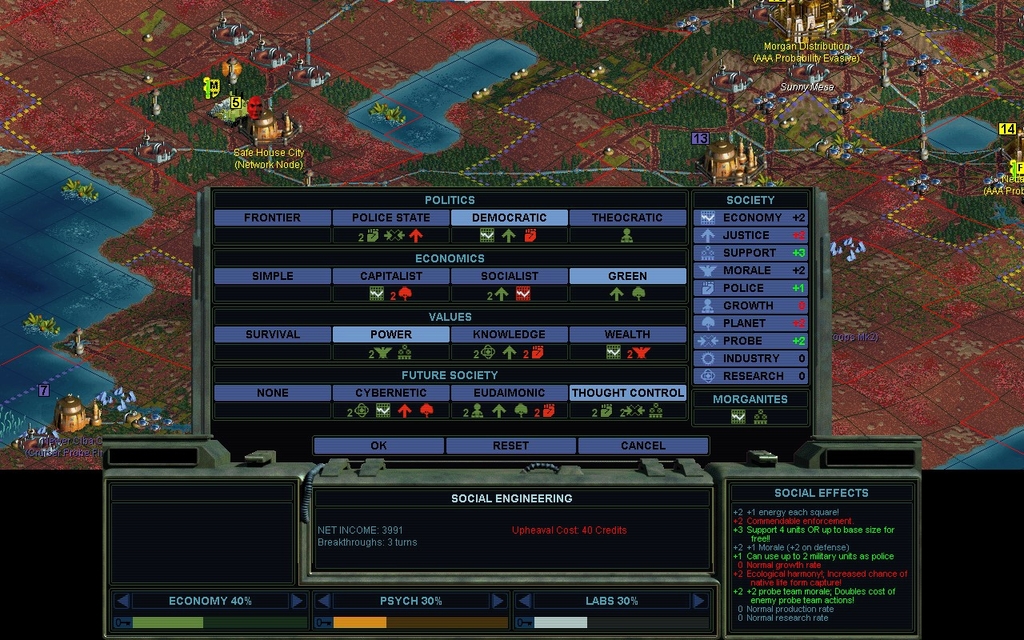The image size is (1024, 640).
Task: Switch politics to Theocratic
Action: [x=627, y=217]
